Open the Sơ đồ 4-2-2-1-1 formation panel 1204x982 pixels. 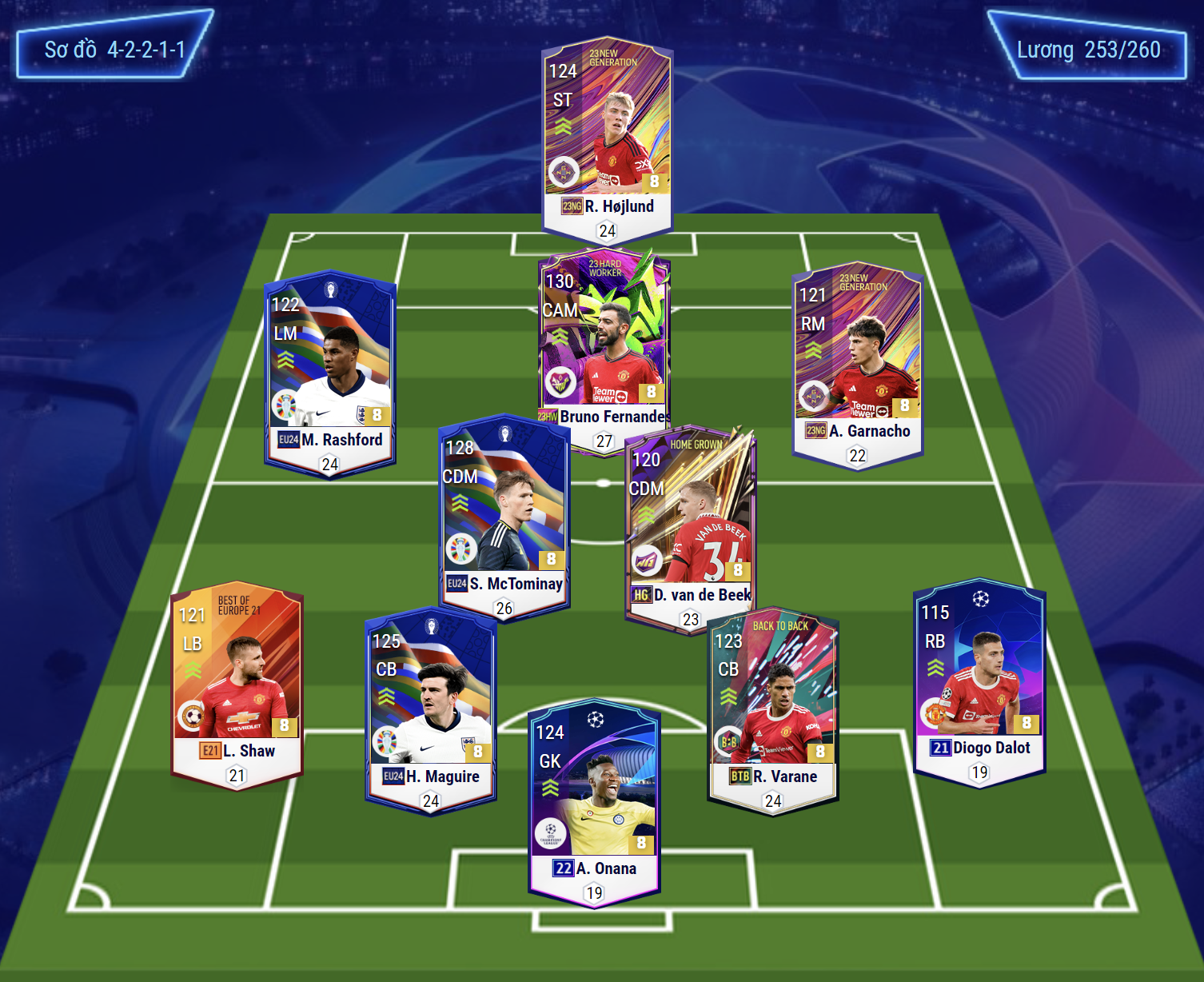pyautogui.click(x=114, y=50)
